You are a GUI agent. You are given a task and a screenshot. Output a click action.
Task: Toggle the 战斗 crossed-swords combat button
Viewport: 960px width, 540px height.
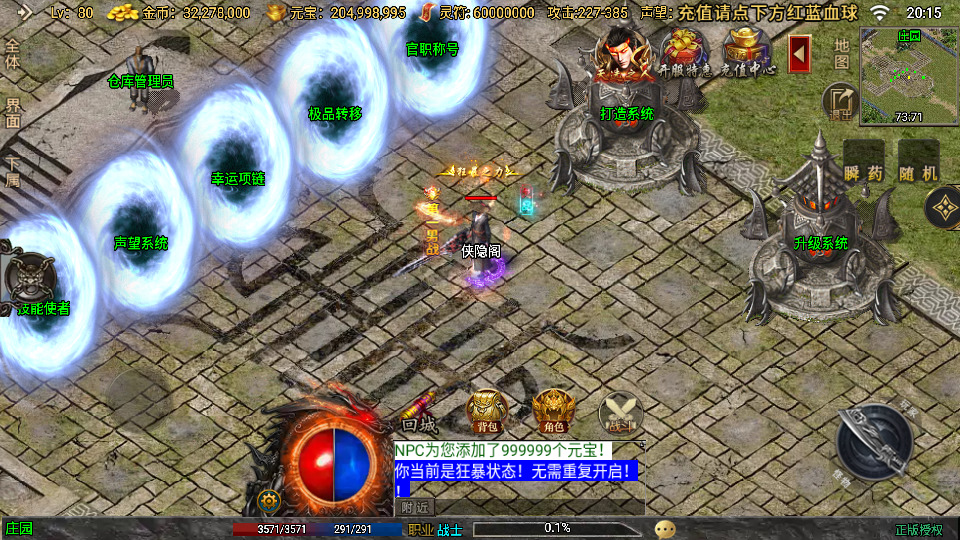tap(620, 411)
